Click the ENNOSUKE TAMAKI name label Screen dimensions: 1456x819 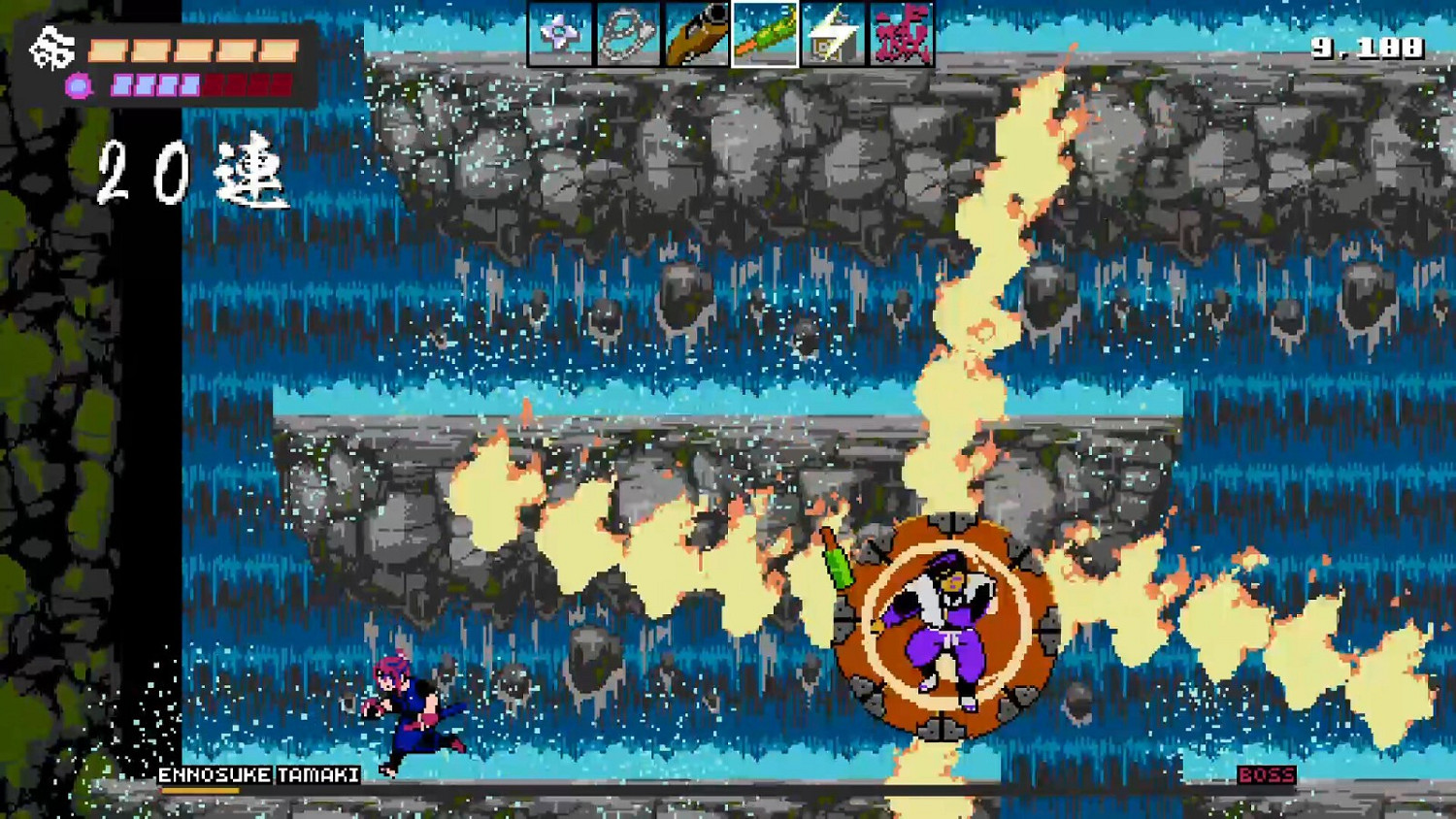pyautogui.click(x=257, y=775)
